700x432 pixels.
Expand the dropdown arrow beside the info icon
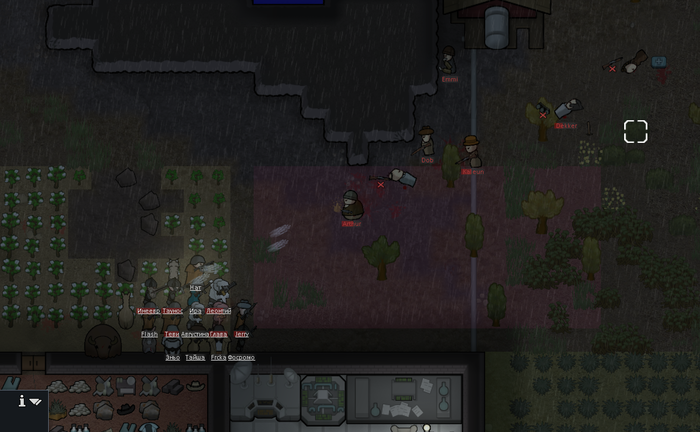(36, 402)
